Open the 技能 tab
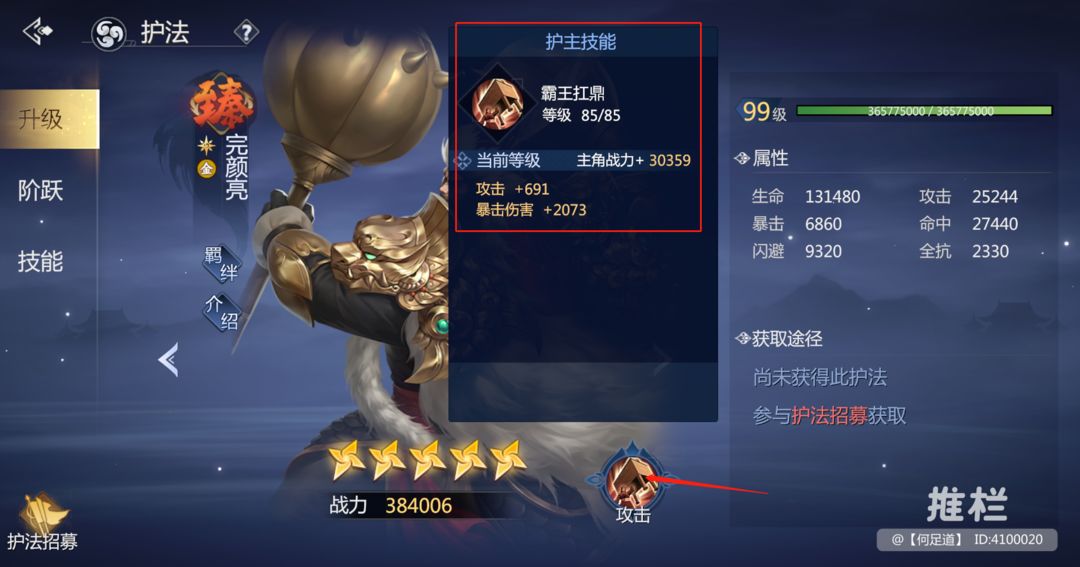The image size is (1080, 567). [41, 261]
